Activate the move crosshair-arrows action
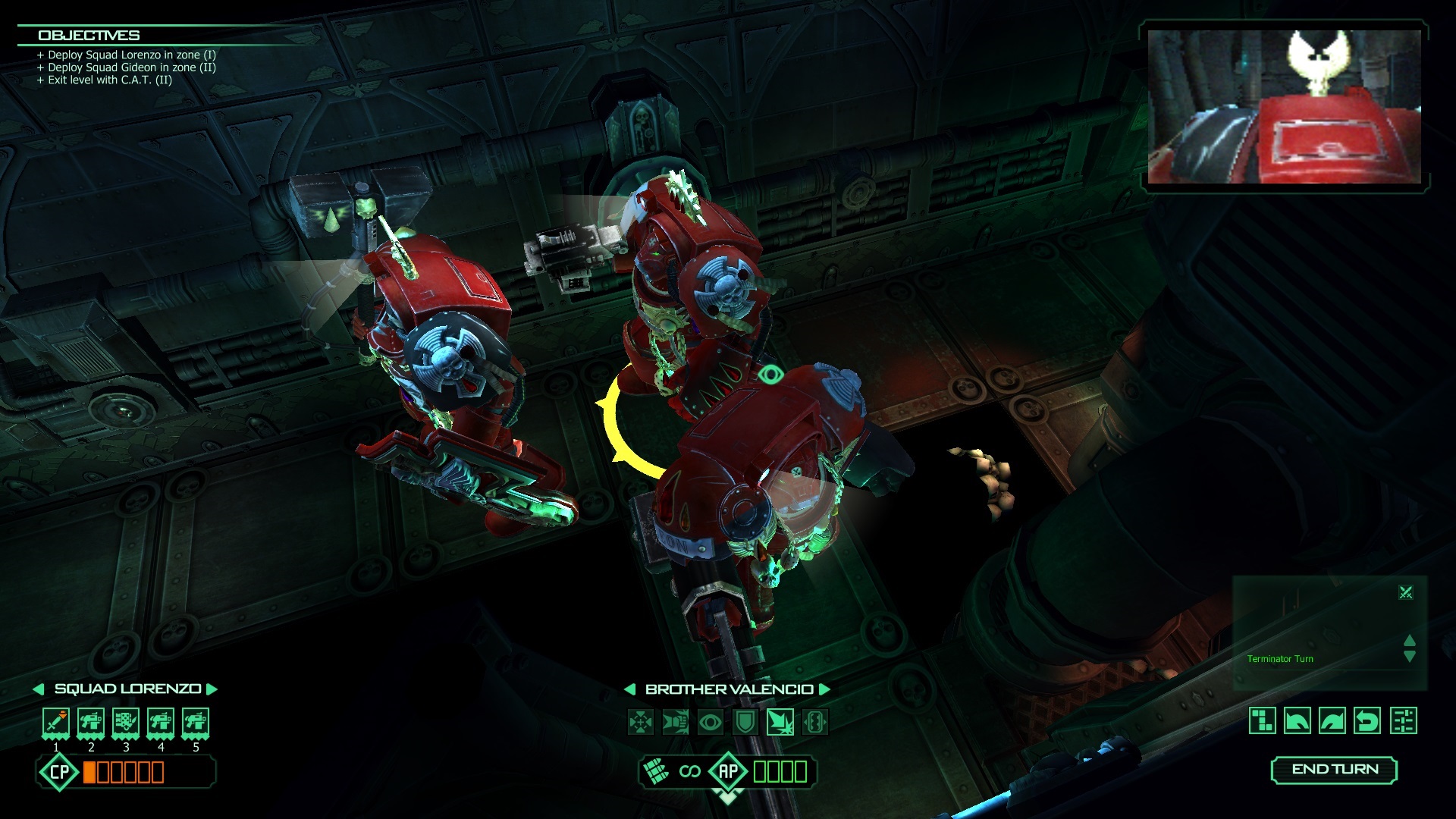1456x819 pixels. (x=641, y=722)
